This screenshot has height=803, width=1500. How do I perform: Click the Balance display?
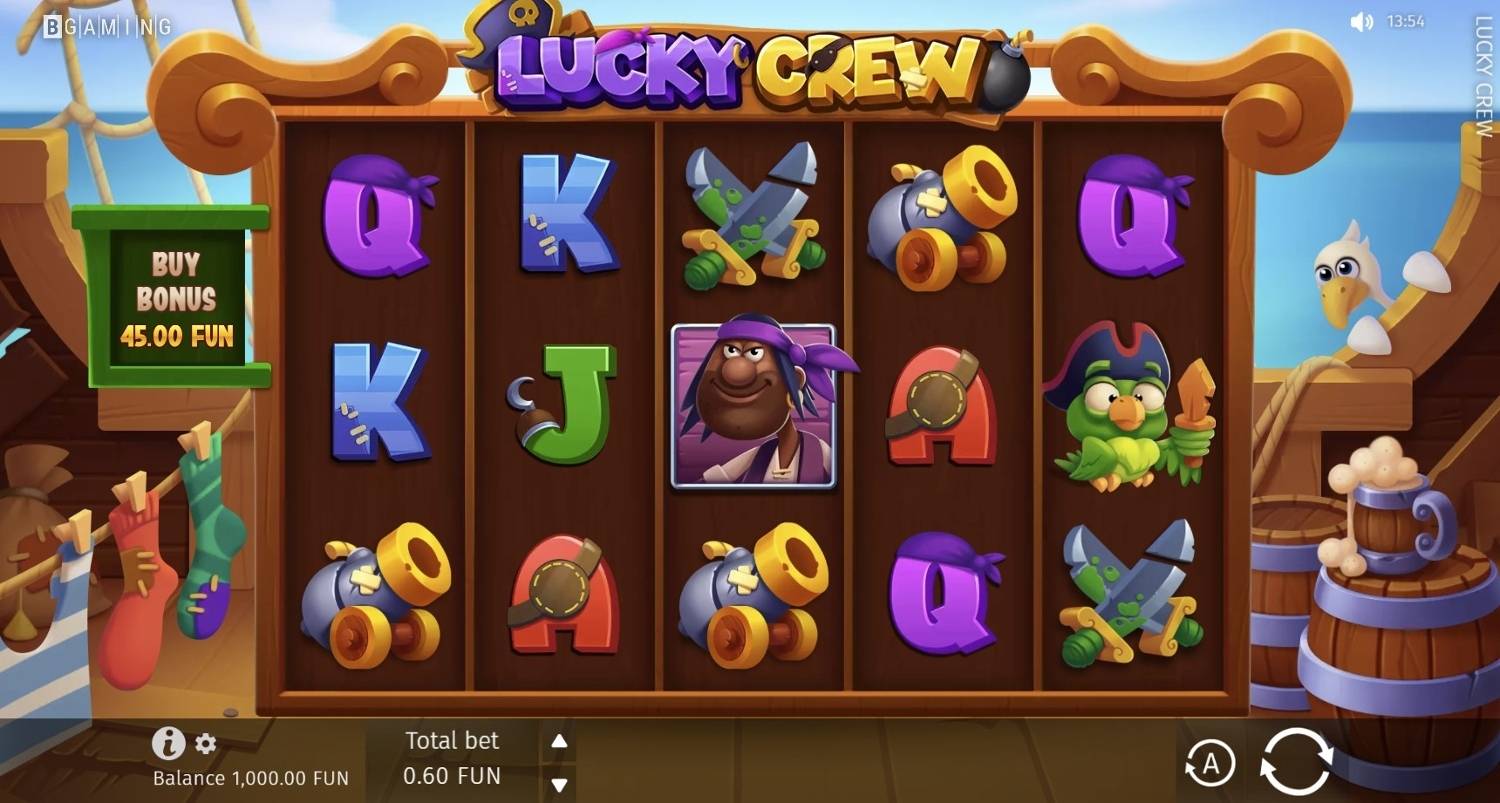tap(249, 777)
